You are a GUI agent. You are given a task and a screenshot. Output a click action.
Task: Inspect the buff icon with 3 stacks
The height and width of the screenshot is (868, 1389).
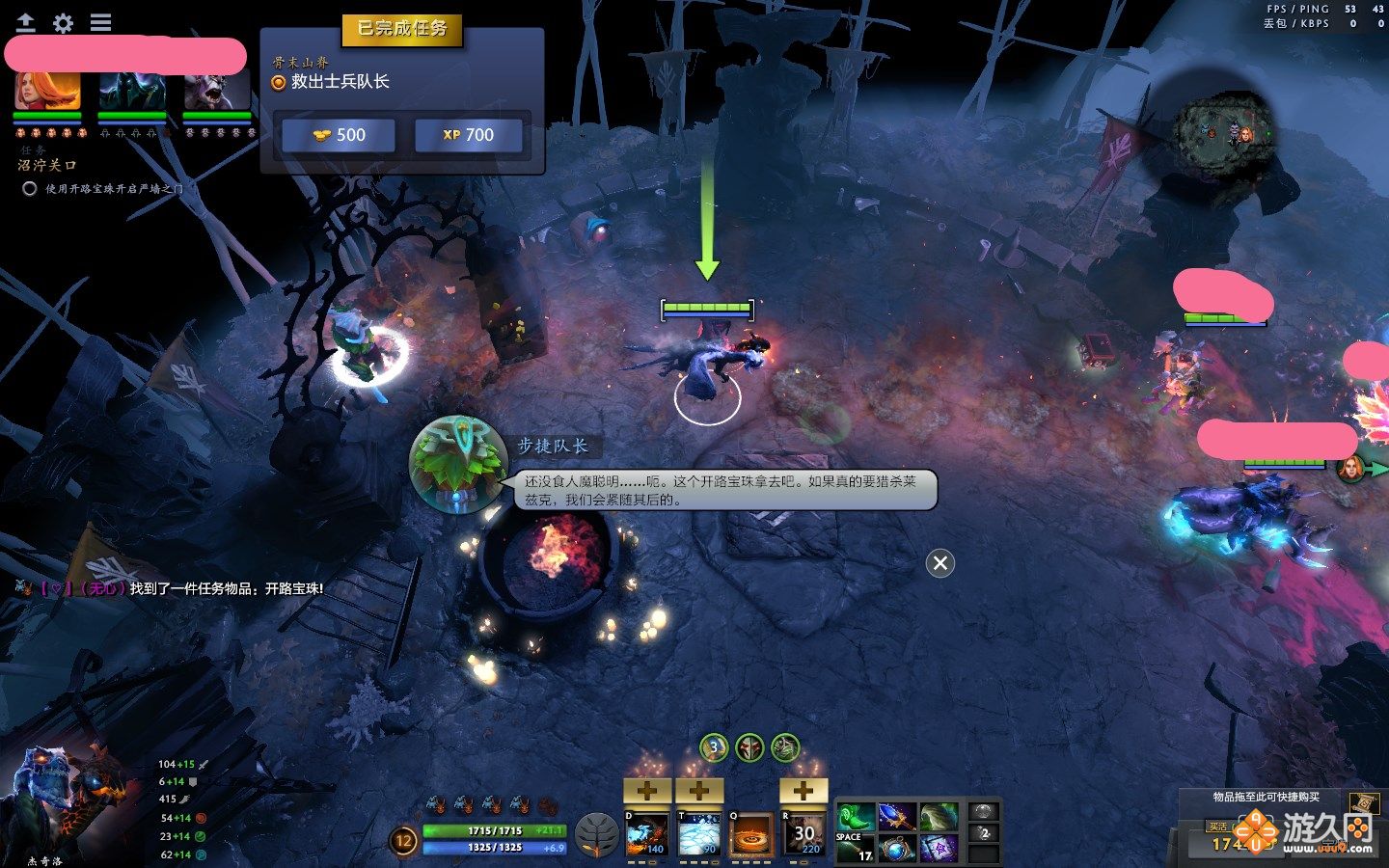[713, 746]
